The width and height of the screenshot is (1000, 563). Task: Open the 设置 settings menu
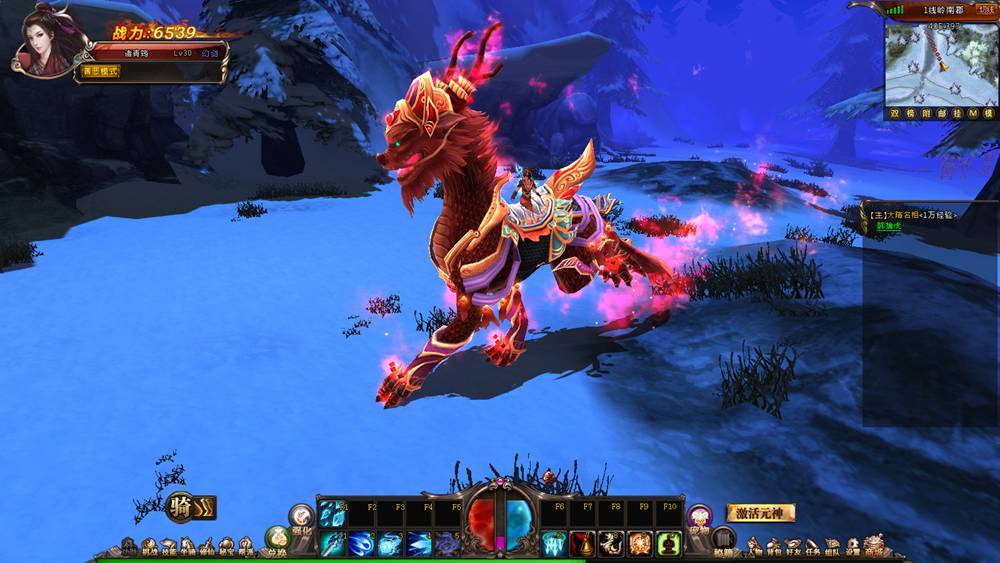[x=853, y=546]
